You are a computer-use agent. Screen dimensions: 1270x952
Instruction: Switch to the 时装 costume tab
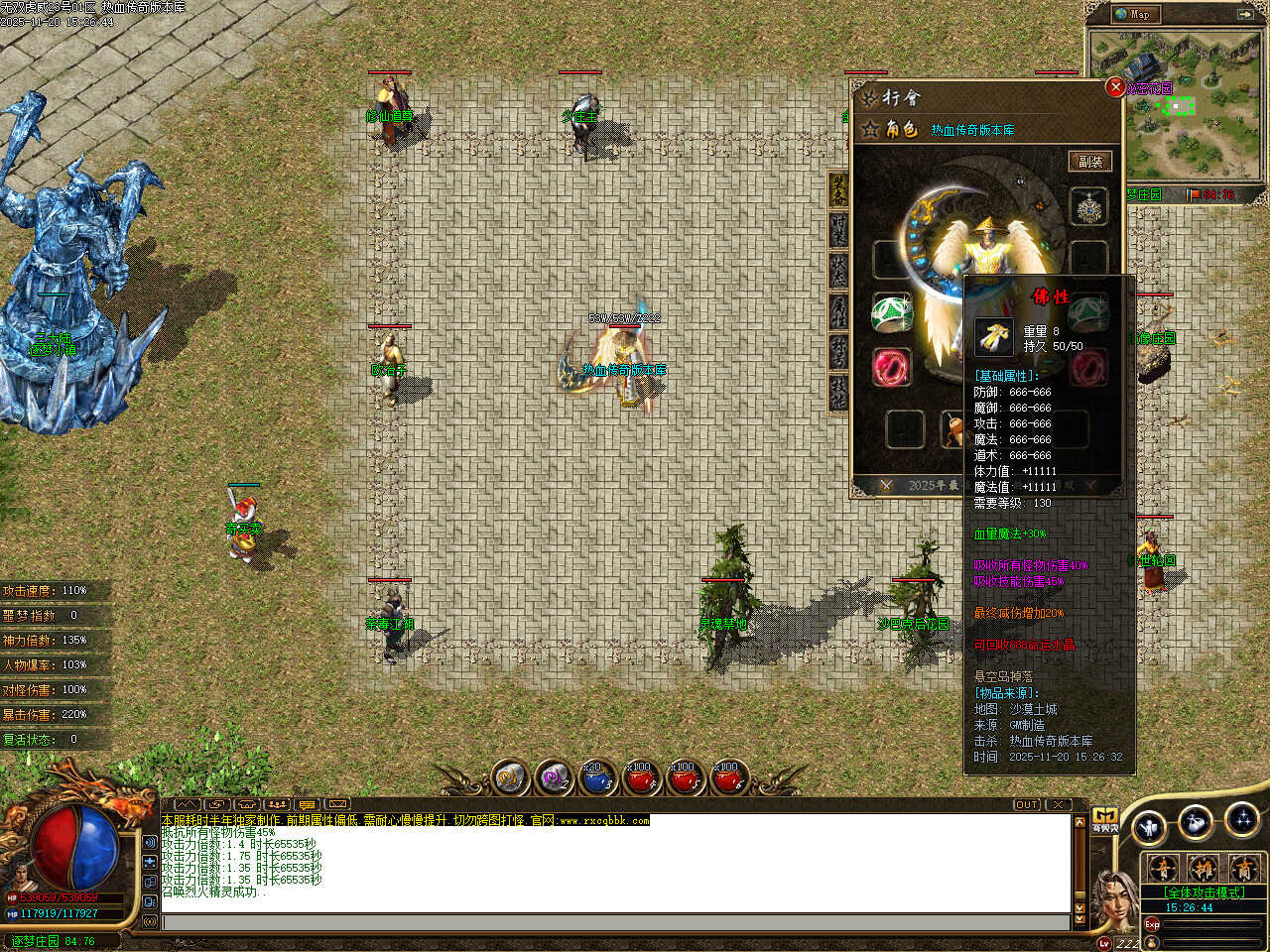[x=839, y=229]
